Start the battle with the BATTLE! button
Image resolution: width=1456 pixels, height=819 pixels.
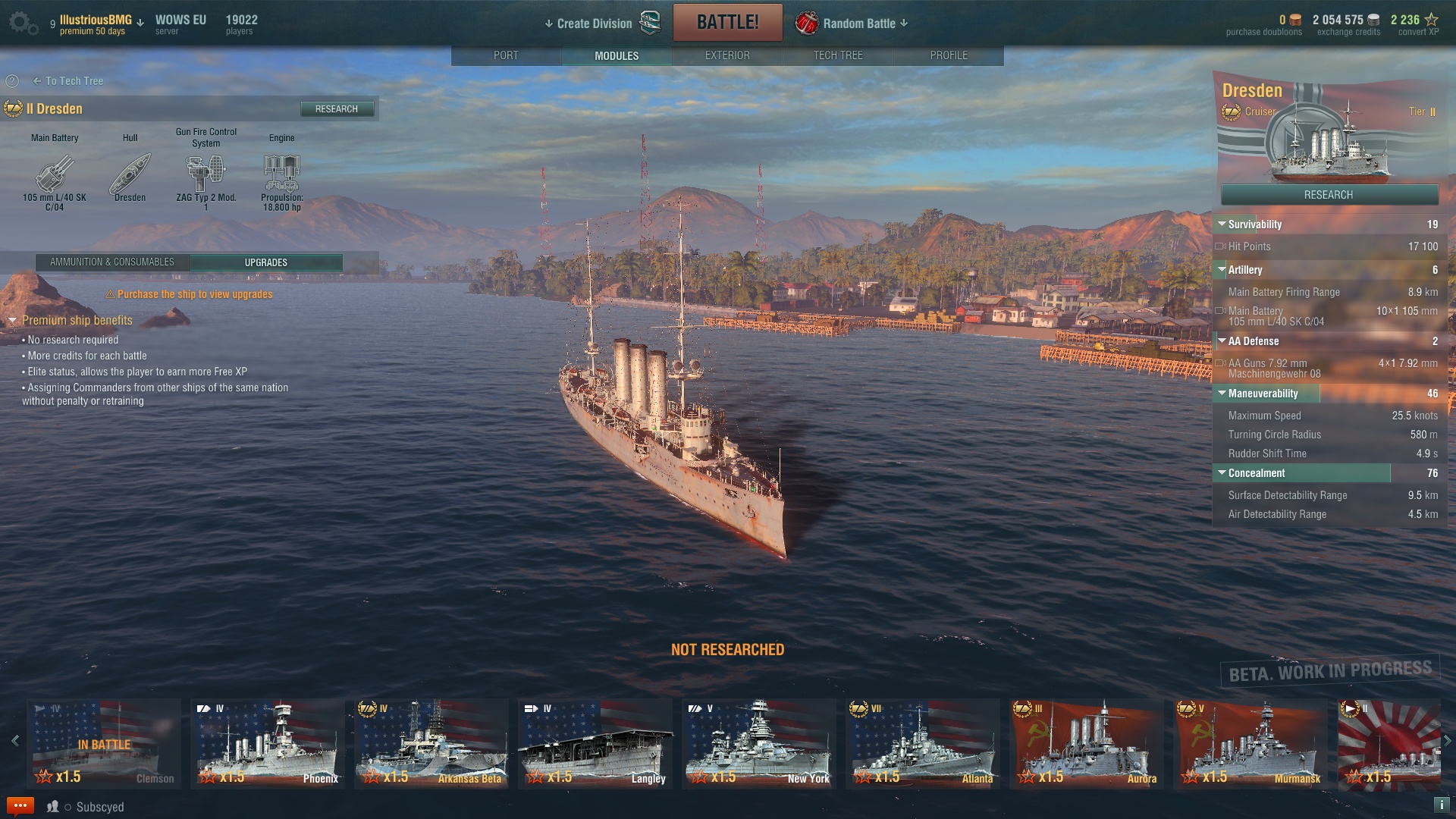[x=727, y=22]
